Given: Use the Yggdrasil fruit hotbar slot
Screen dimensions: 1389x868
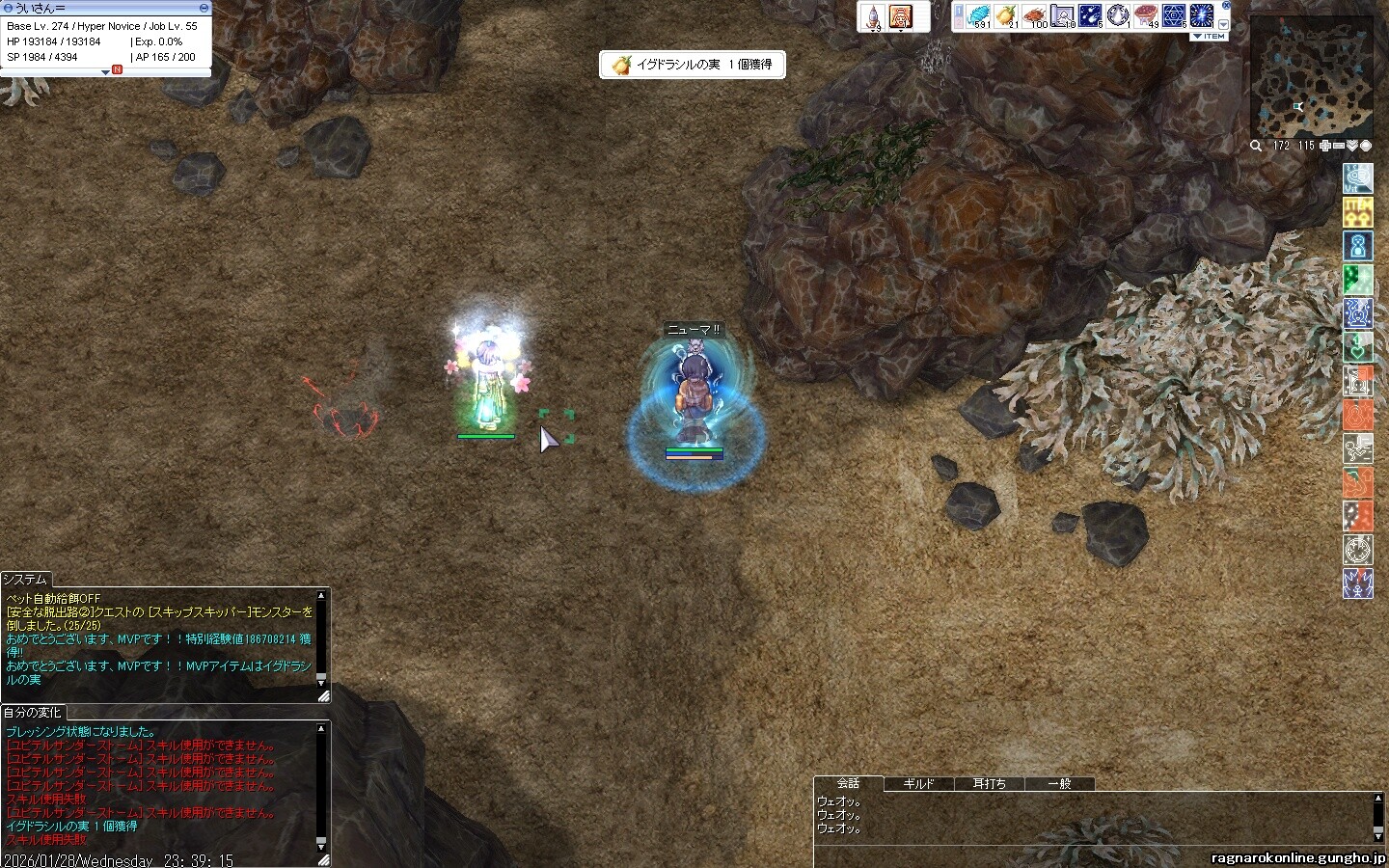Looking at the screenshot, I should tap(1006, 16).
